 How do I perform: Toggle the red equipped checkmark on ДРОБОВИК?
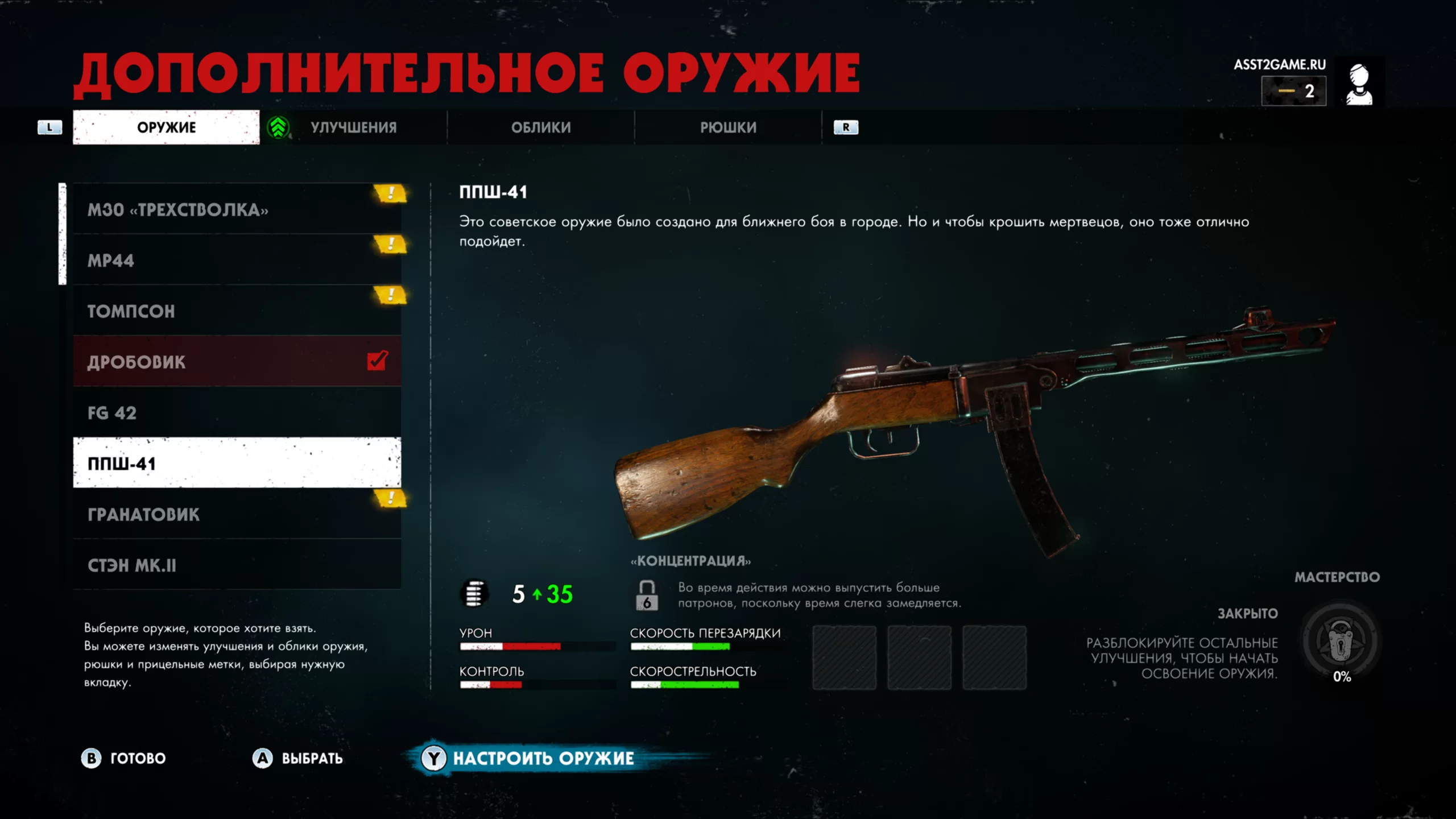coord(375,360)
